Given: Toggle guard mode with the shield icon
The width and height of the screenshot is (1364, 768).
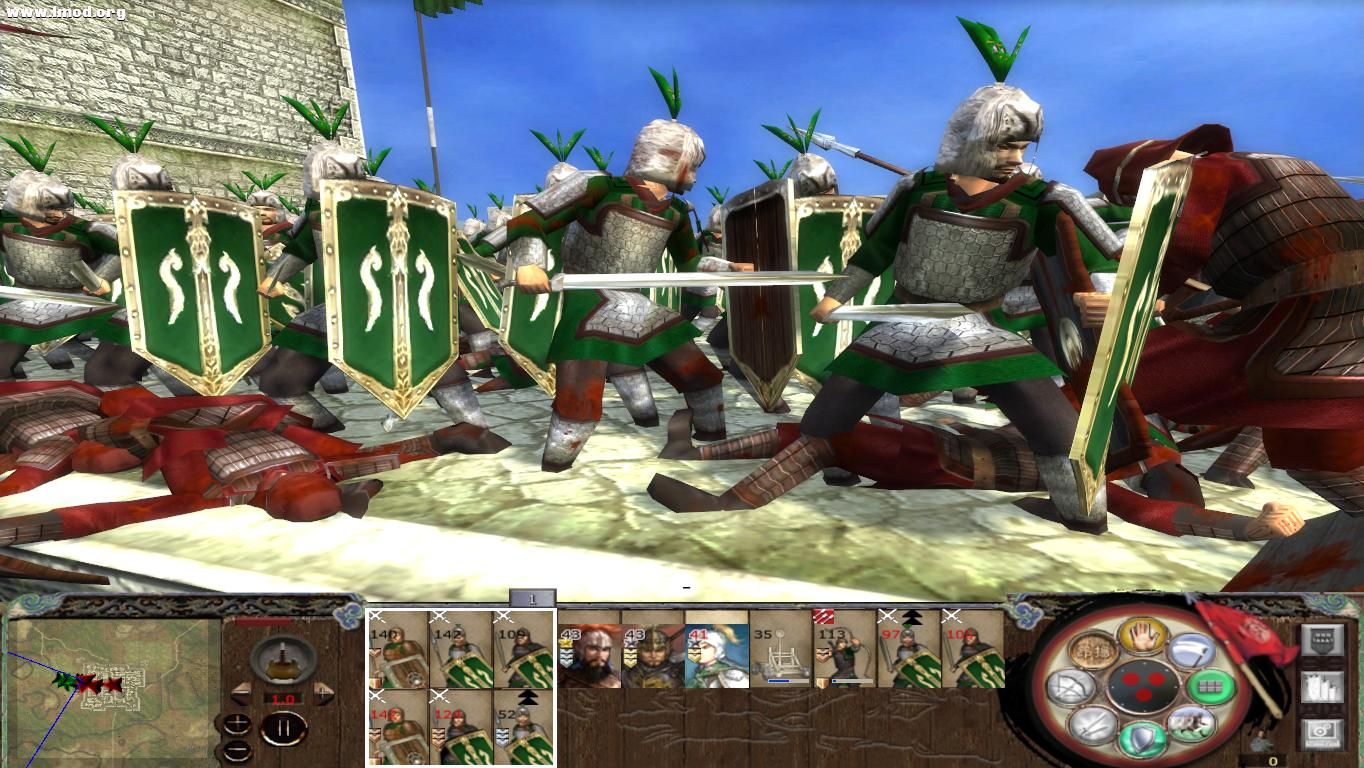Looking at the screenshot, I should pyautogui.click(x=1141, y=738).
